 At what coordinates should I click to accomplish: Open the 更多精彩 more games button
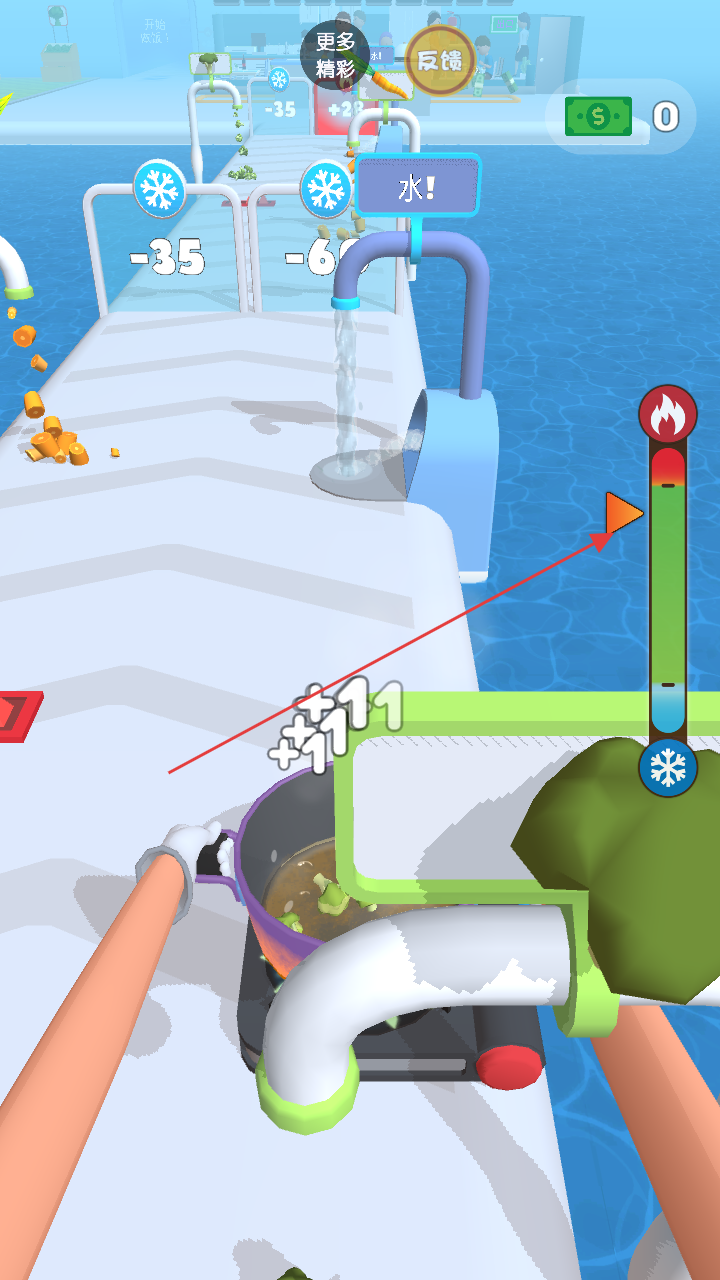click(x=335, y=56)
